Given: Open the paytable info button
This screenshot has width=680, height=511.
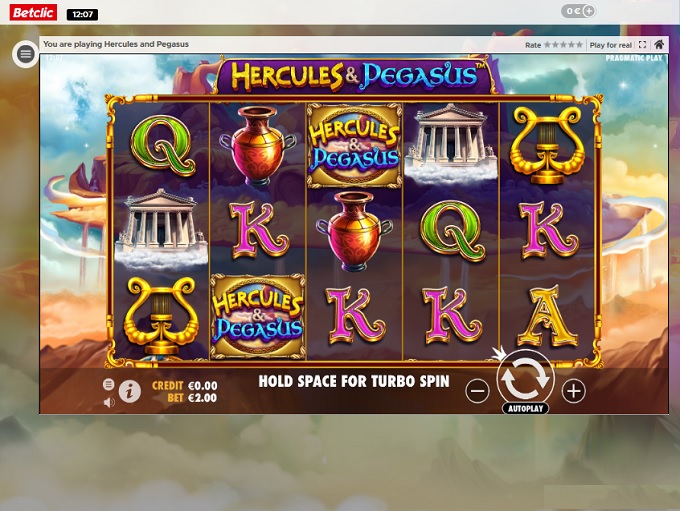Looking at the screenshot, I should [x=130, y=391].
